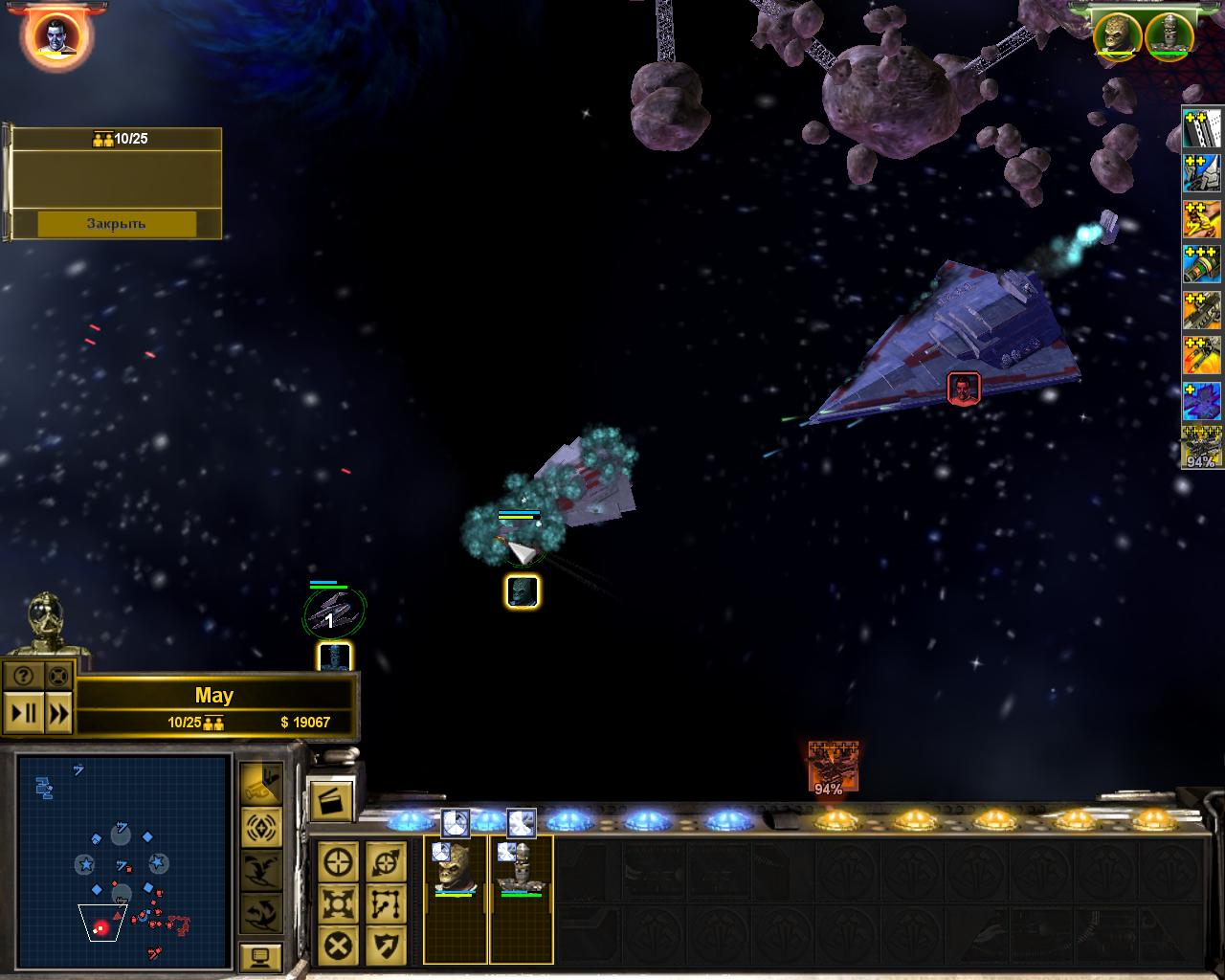The image size is (1225, 980).
Task: Issue the stop X command
Action: (338, 946)
